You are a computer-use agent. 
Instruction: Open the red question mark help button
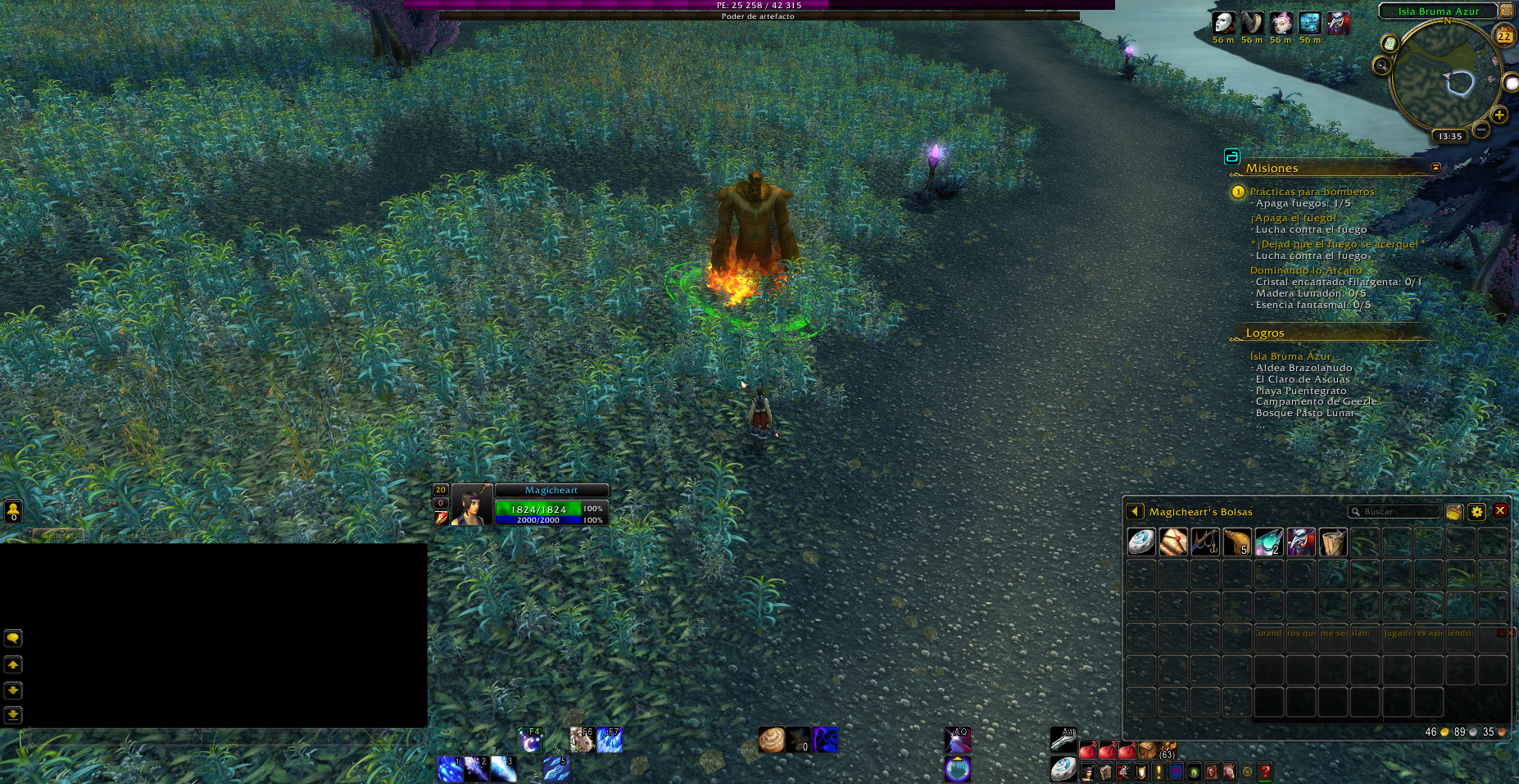[x=1264, y=771]
